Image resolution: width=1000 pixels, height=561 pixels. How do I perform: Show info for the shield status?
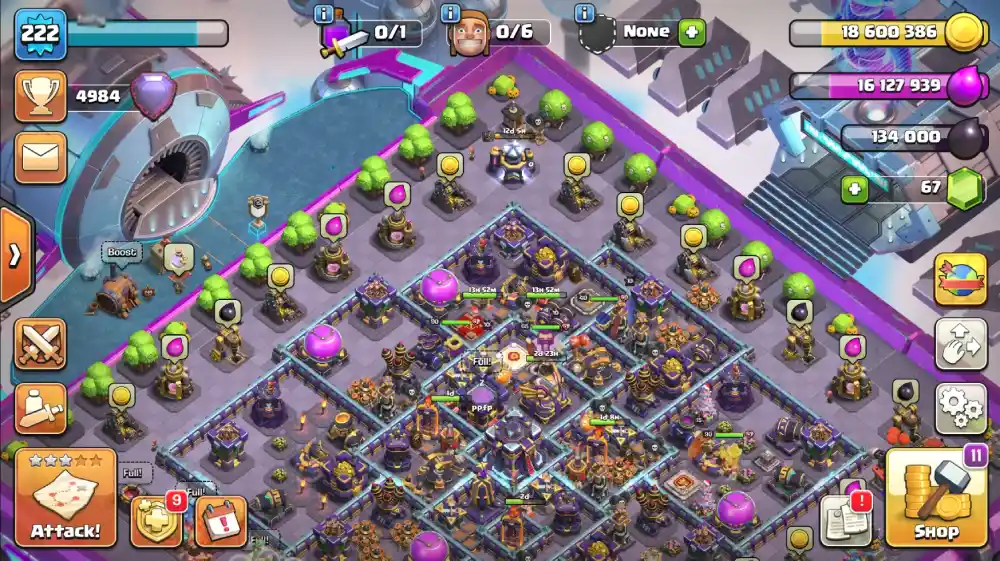pos(585,13)
